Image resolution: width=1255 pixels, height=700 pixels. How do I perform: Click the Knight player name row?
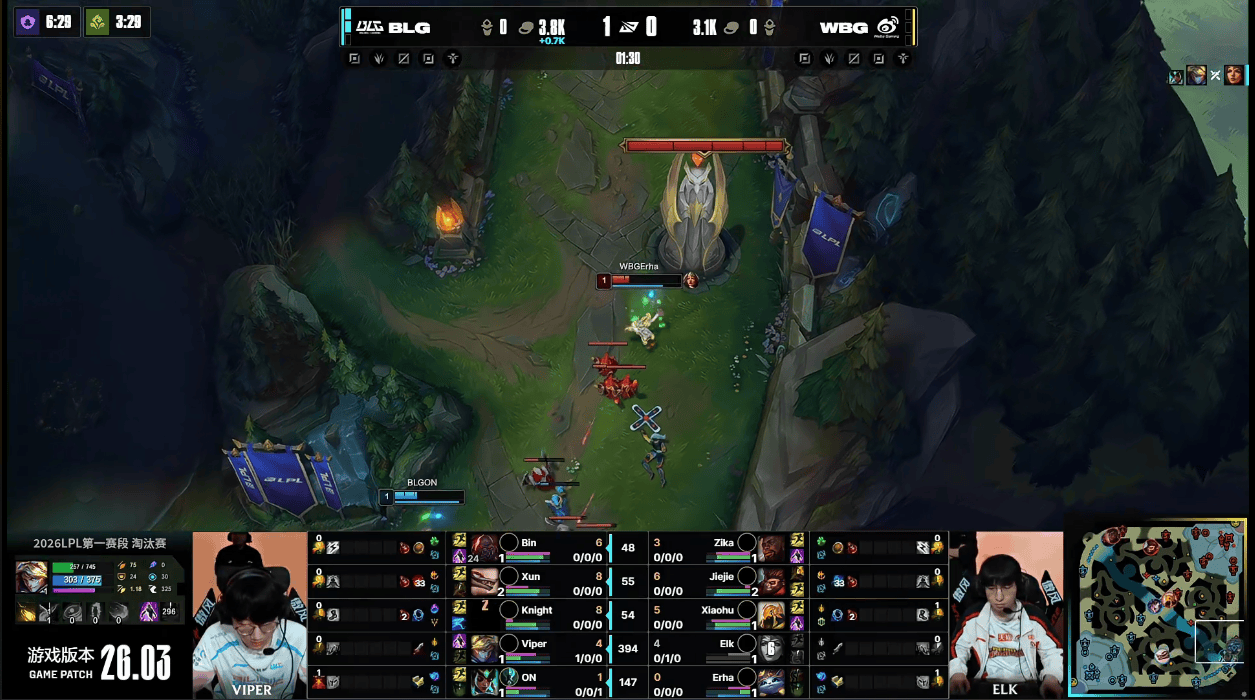tap(537, 610)
